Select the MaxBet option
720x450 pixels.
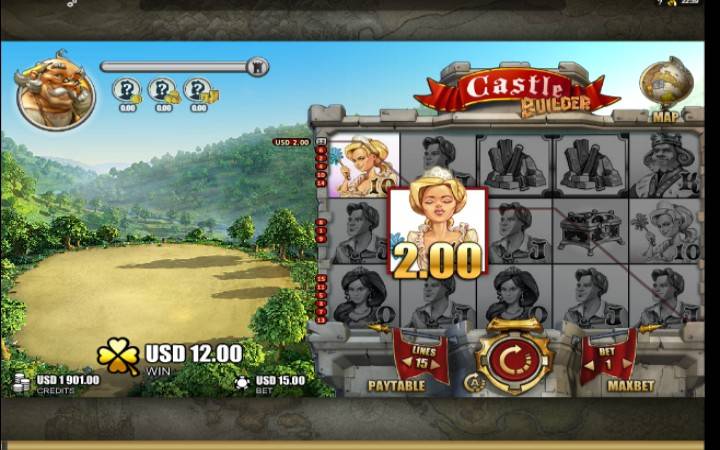[x=631, y=385]
